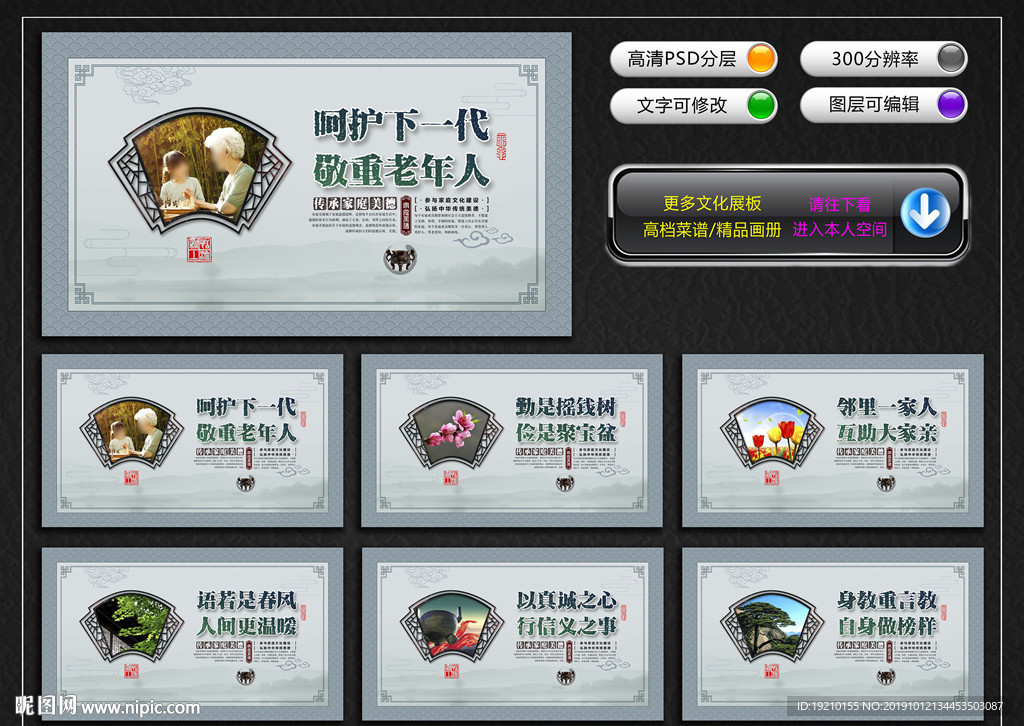Open the 更多文化展板 banner text
The height and width of the screenshot is (726, 1024).
pos(712,204)
